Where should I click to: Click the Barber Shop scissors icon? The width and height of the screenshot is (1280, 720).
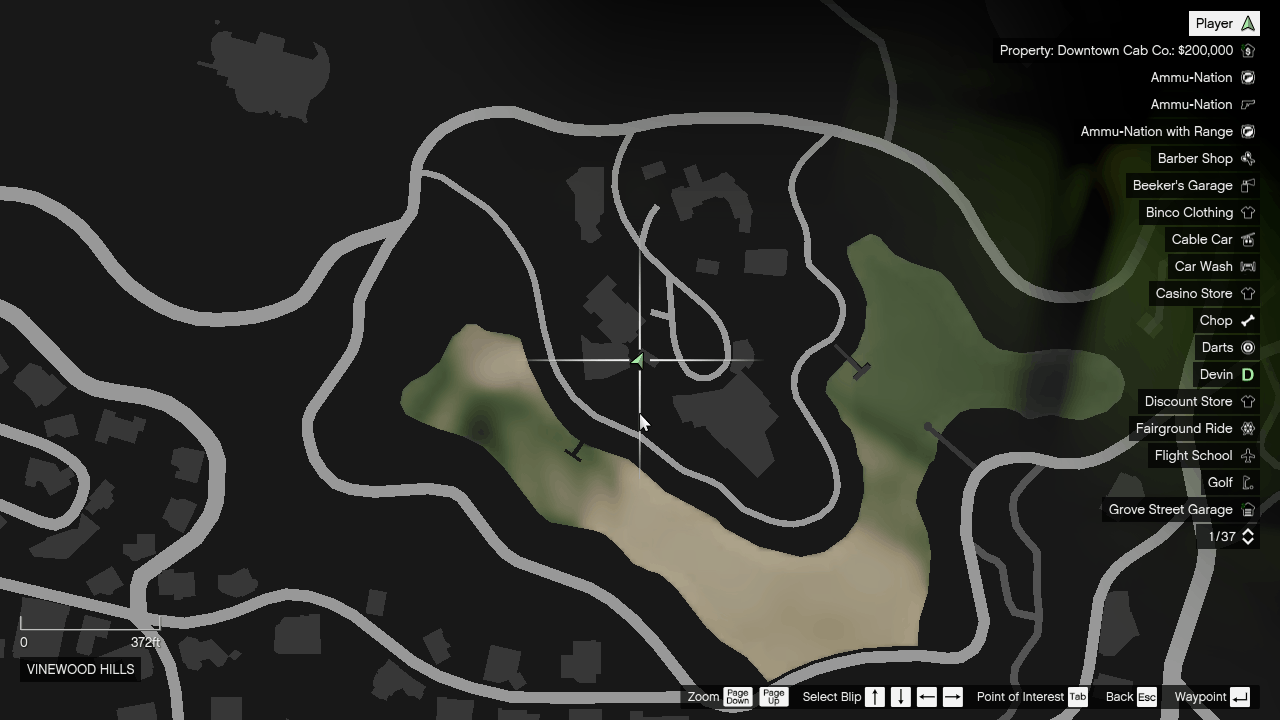click(1246, 158)
